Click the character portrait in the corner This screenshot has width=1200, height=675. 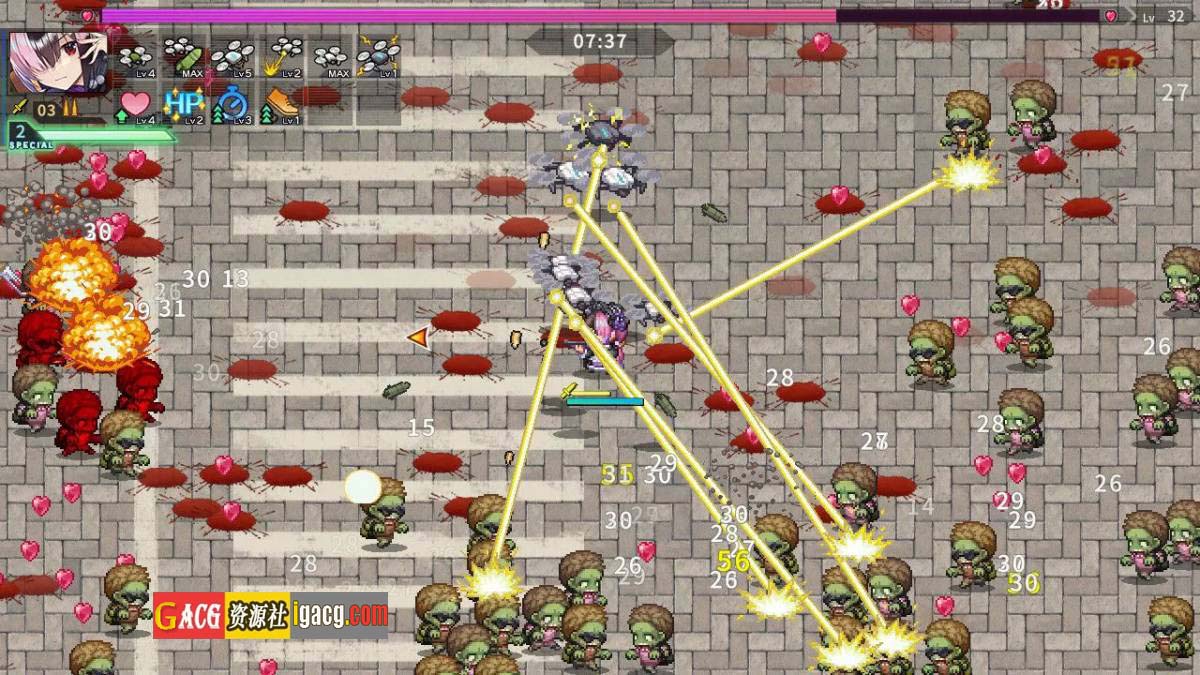[x=58, y=62]
